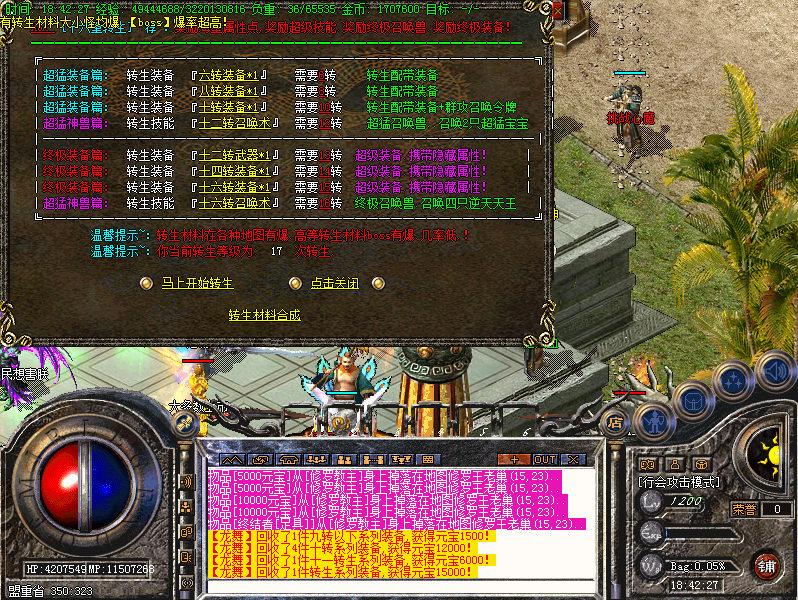The image size is (798, 600).
Task: Open the 铺 shop button
Action: point(767,564)
